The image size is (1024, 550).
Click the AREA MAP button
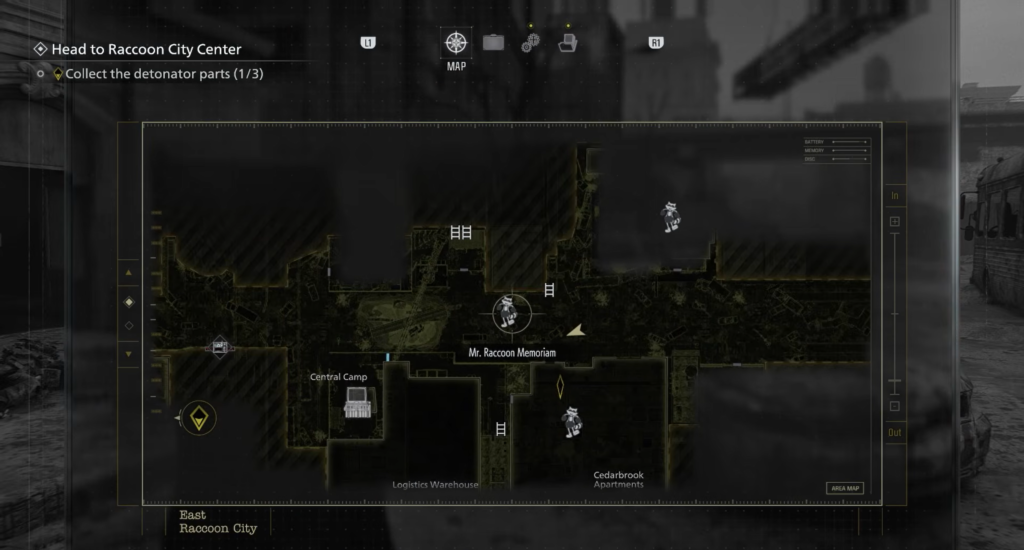(844, 488)
